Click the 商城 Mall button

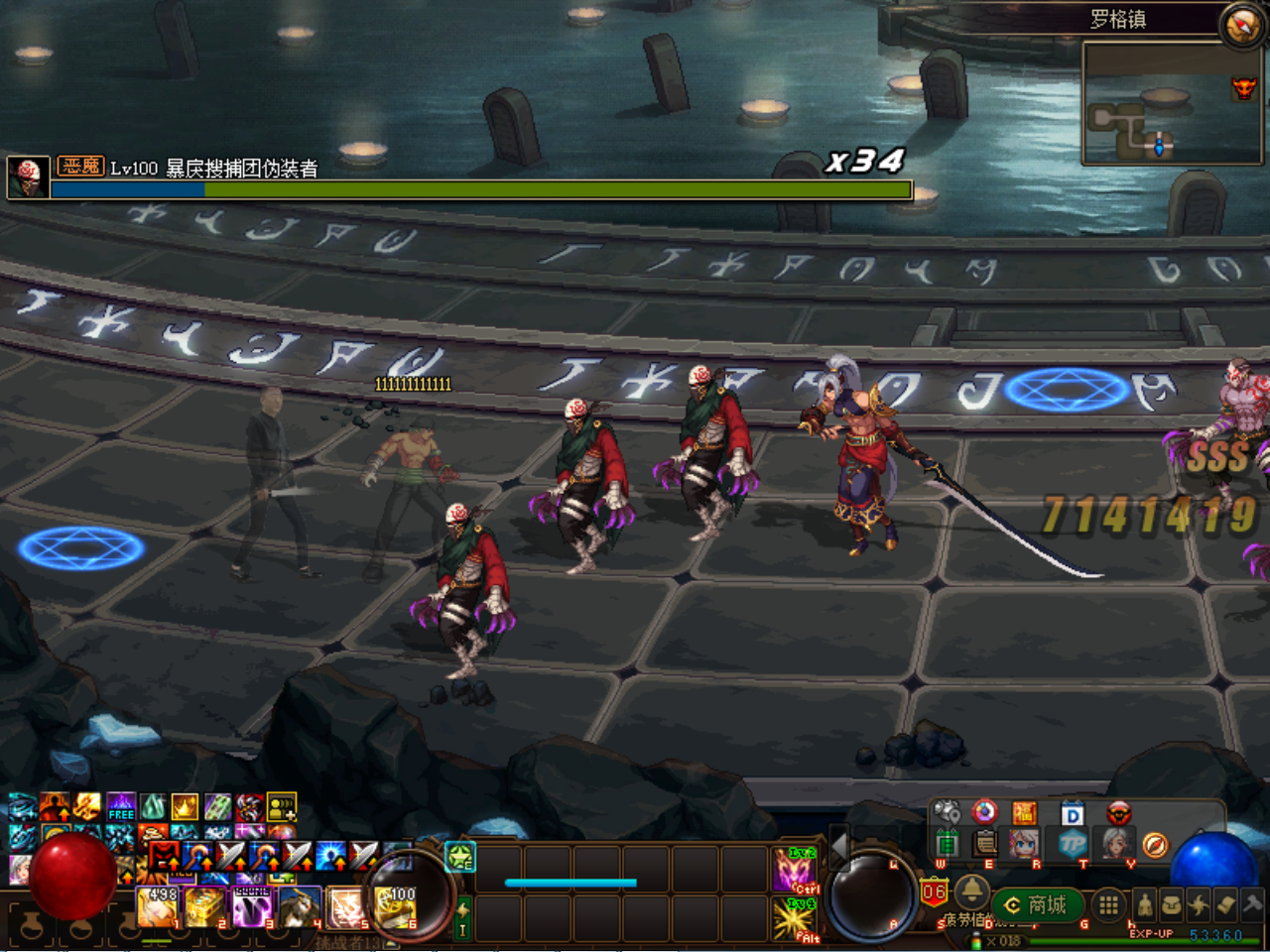coord(1037,903)
